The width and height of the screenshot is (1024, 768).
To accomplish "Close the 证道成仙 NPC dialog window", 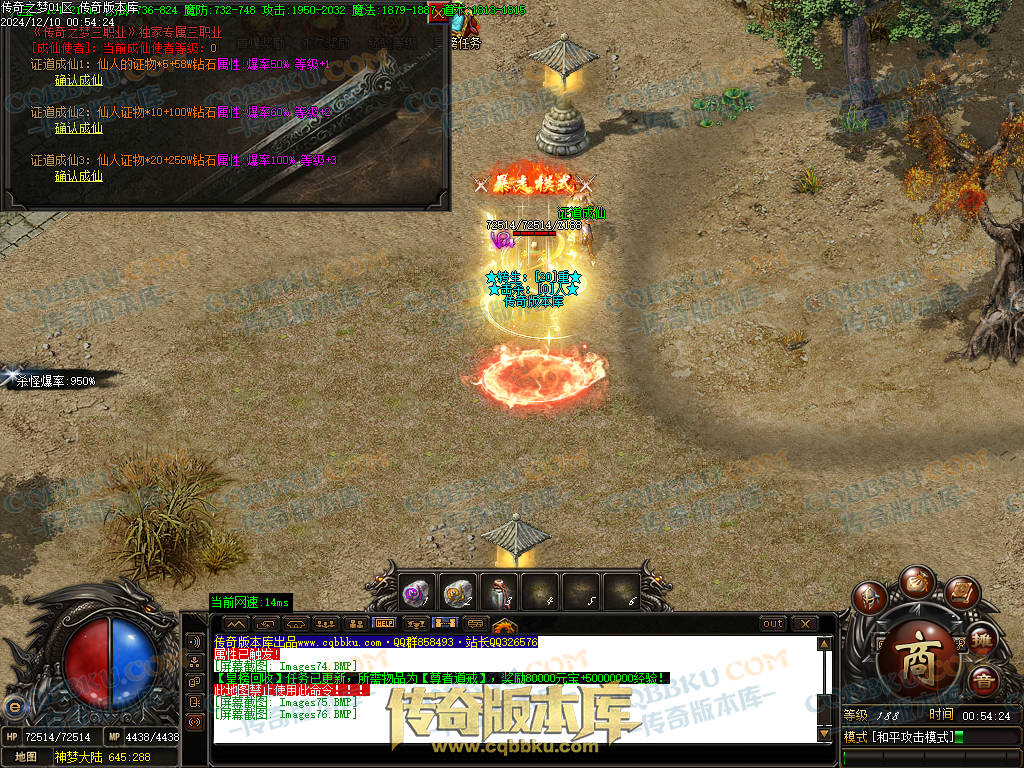I will tap(438, 16).
